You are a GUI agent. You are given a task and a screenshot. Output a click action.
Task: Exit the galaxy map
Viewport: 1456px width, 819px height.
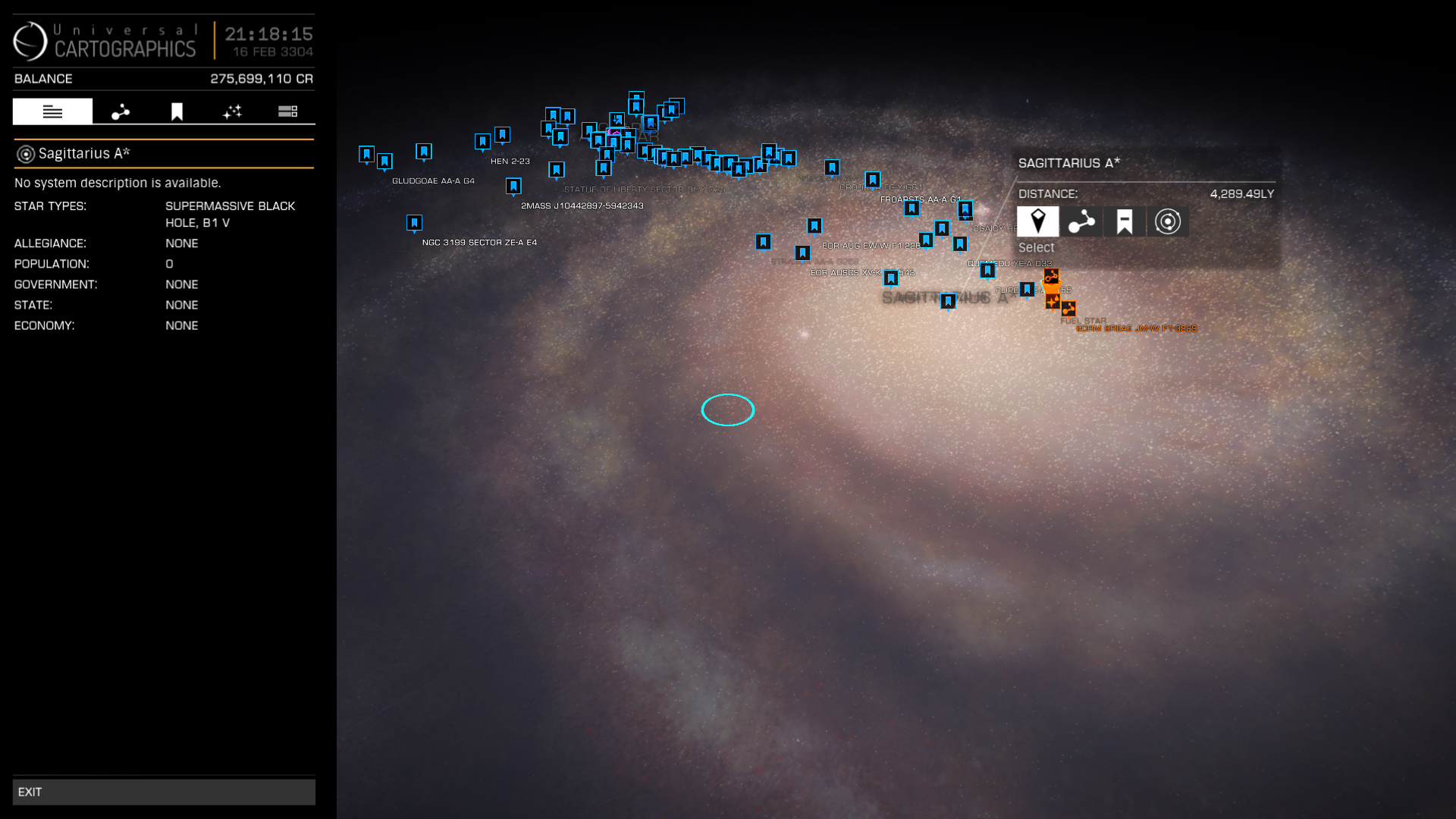pyautogui.click(x=163, y=792)
